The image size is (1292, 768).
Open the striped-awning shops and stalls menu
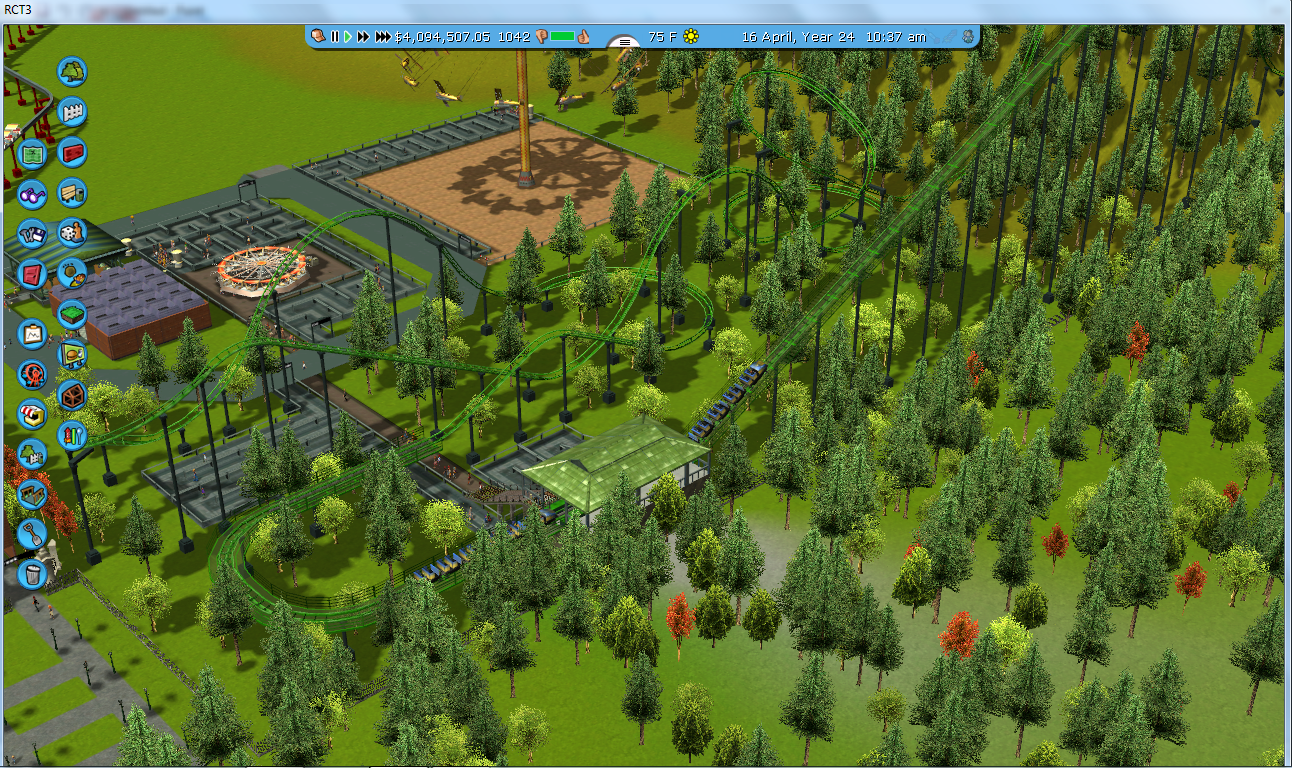click(32, 414)
